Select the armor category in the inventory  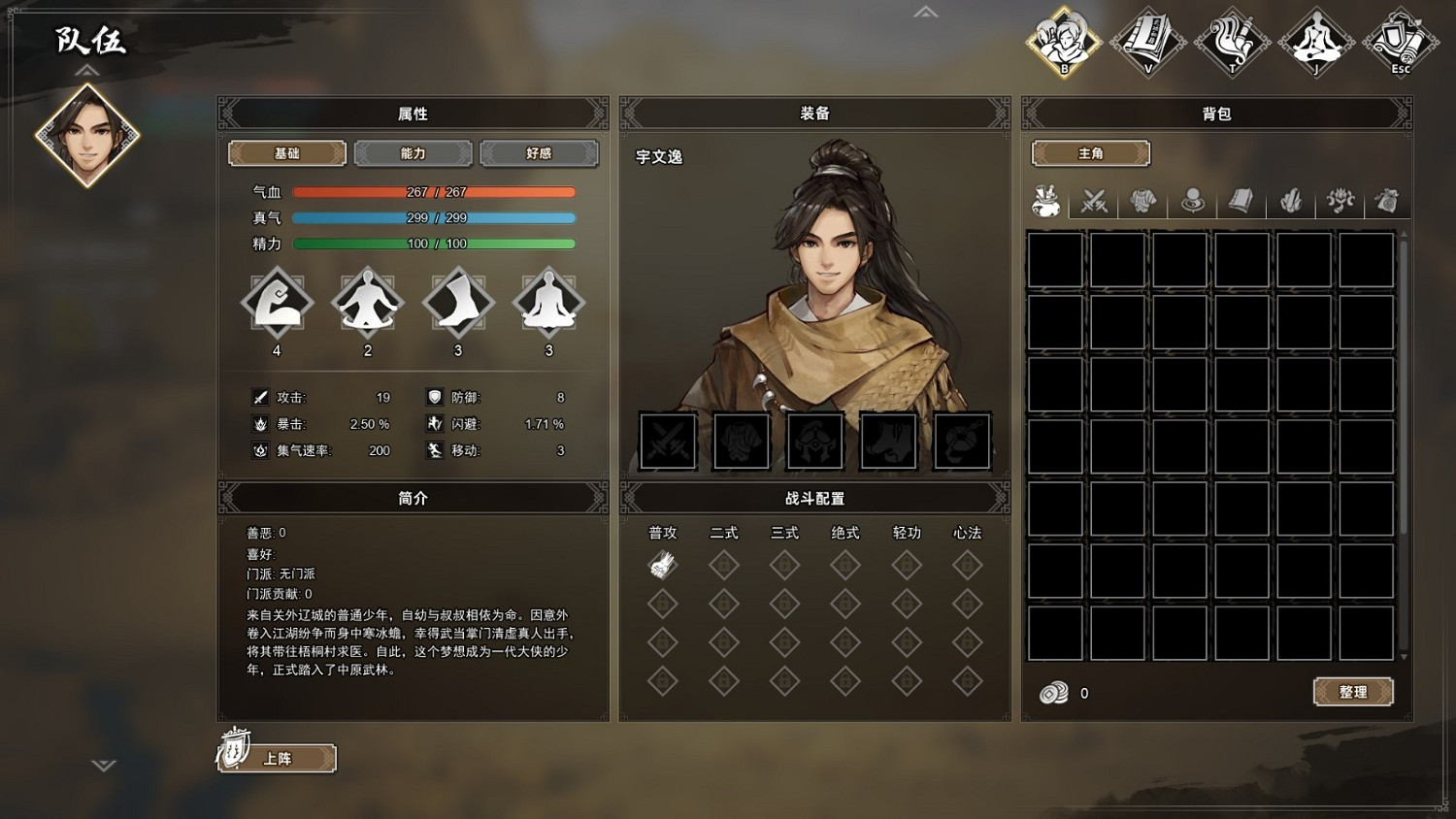click(1142, 201)
